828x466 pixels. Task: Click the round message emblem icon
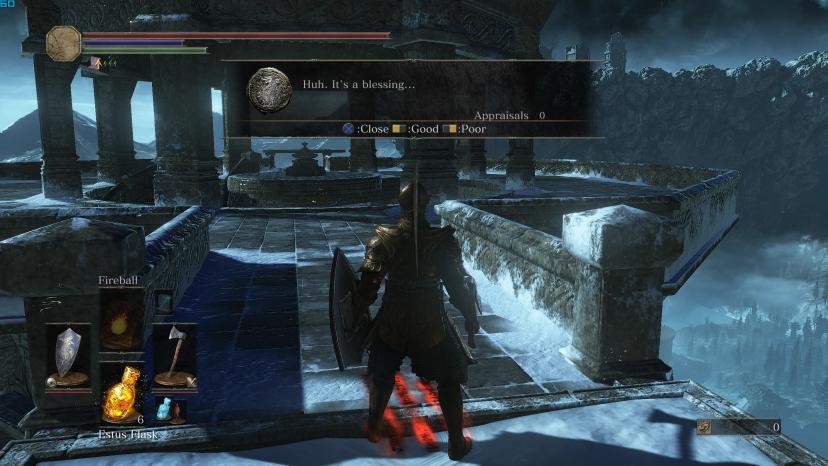[269, 88]
